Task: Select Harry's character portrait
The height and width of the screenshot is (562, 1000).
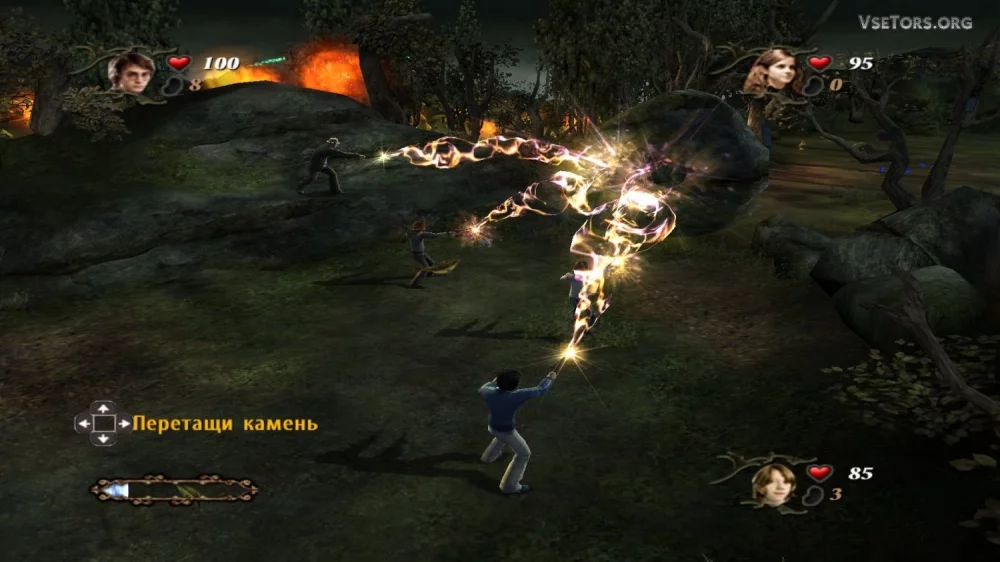Action: tap(132, 72)
